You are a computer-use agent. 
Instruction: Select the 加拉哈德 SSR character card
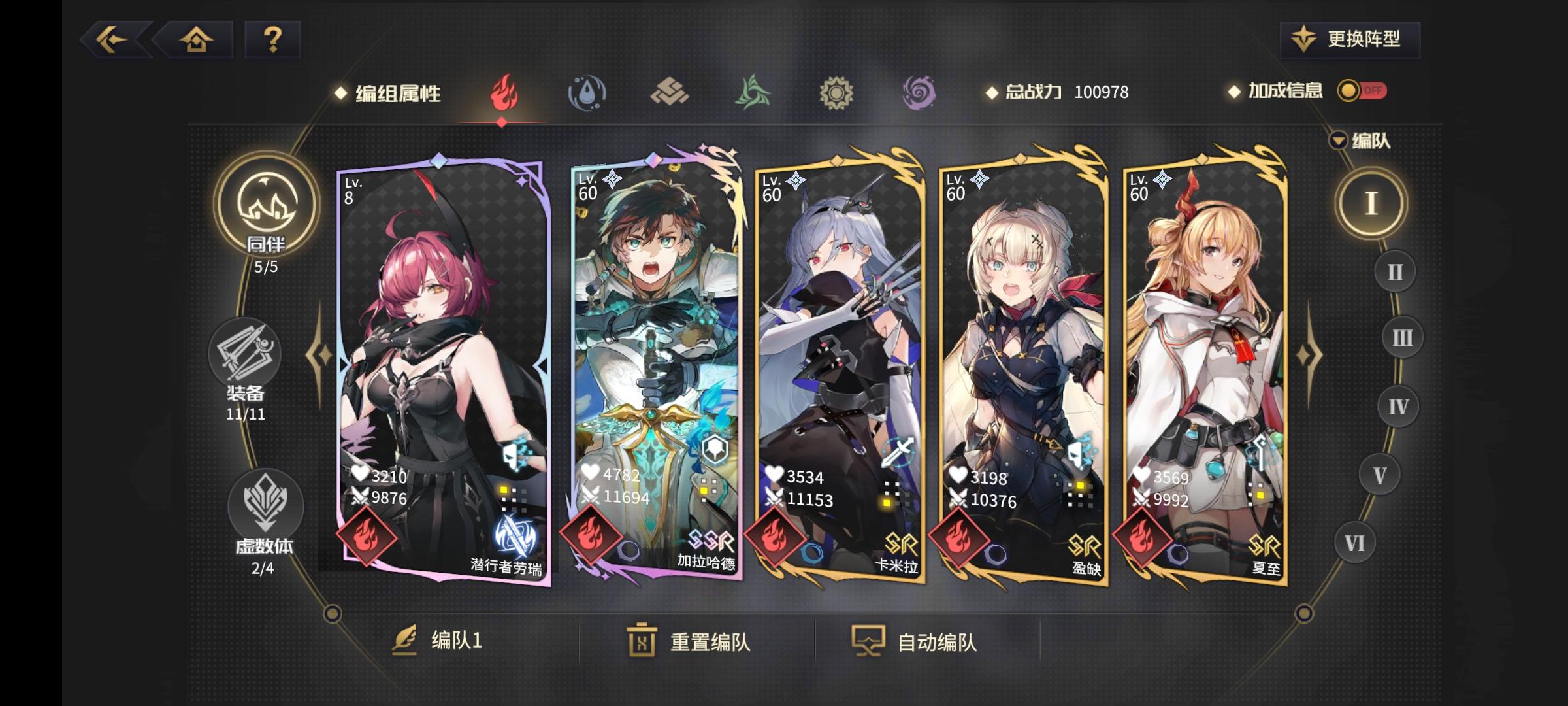[658, 369]
